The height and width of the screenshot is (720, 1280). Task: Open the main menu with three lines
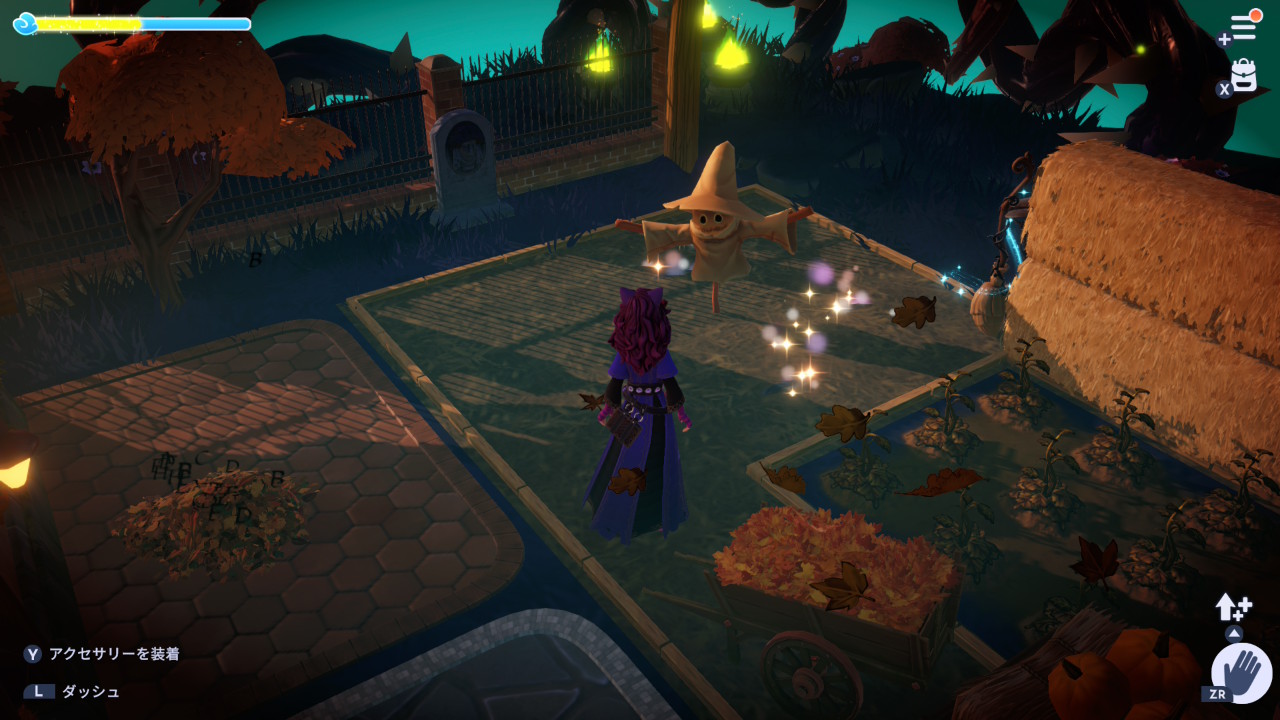[x=1243, y=27]
